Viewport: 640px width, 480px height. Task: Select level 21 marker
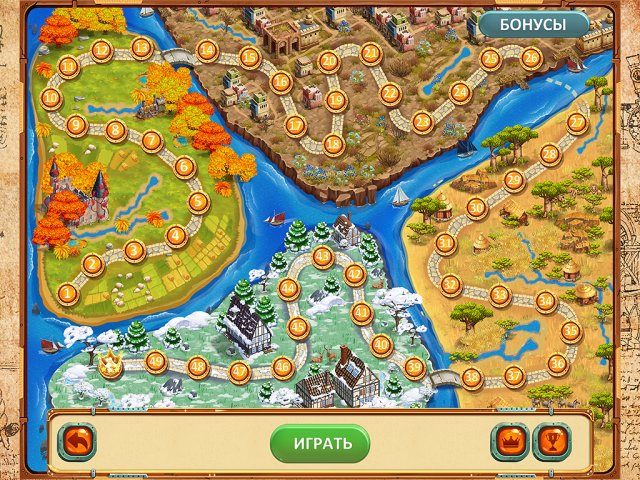(x=371, y=53)
